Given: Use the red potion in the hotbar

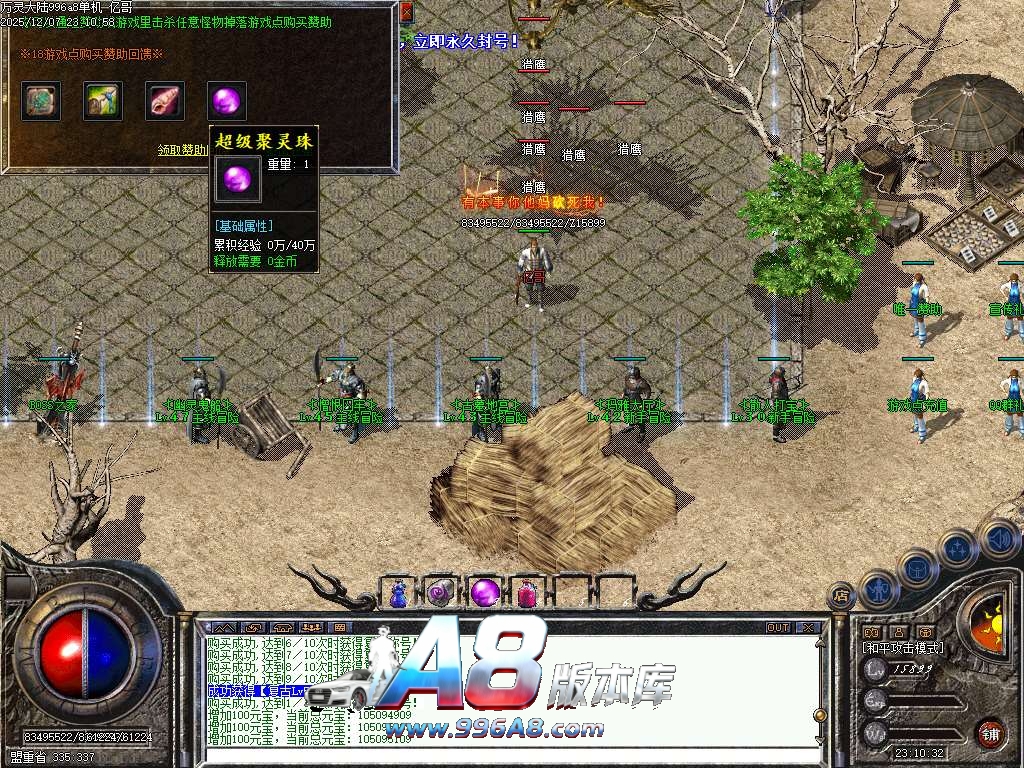Looking at the screenshot, I should [527, 592].
